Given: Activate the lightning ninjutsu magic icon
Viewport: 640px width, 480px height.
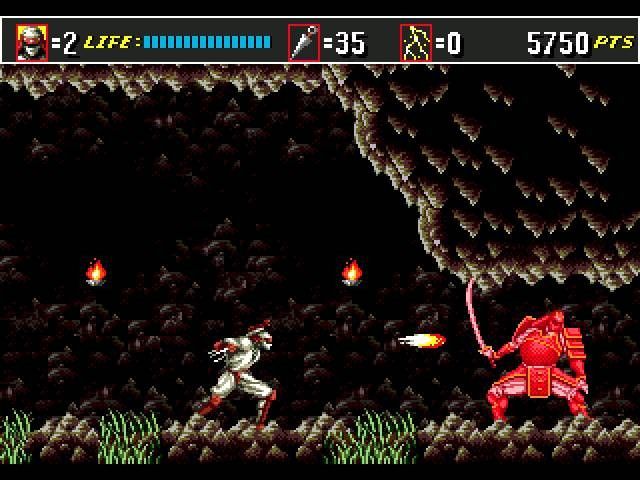Looking at the screenshot, I should tap(415, 43).
